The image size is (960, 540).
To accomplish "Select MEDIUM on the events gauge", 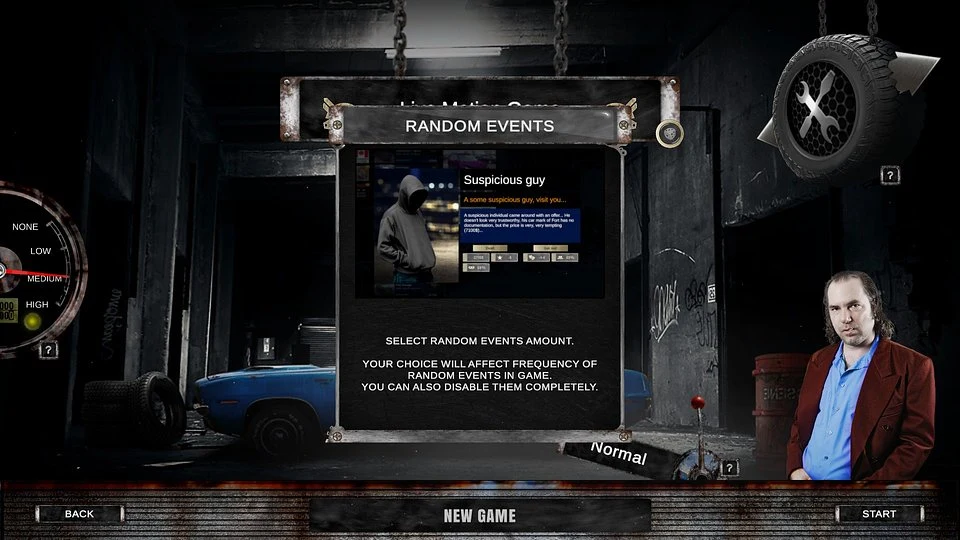I will click(x=44, y=278).
